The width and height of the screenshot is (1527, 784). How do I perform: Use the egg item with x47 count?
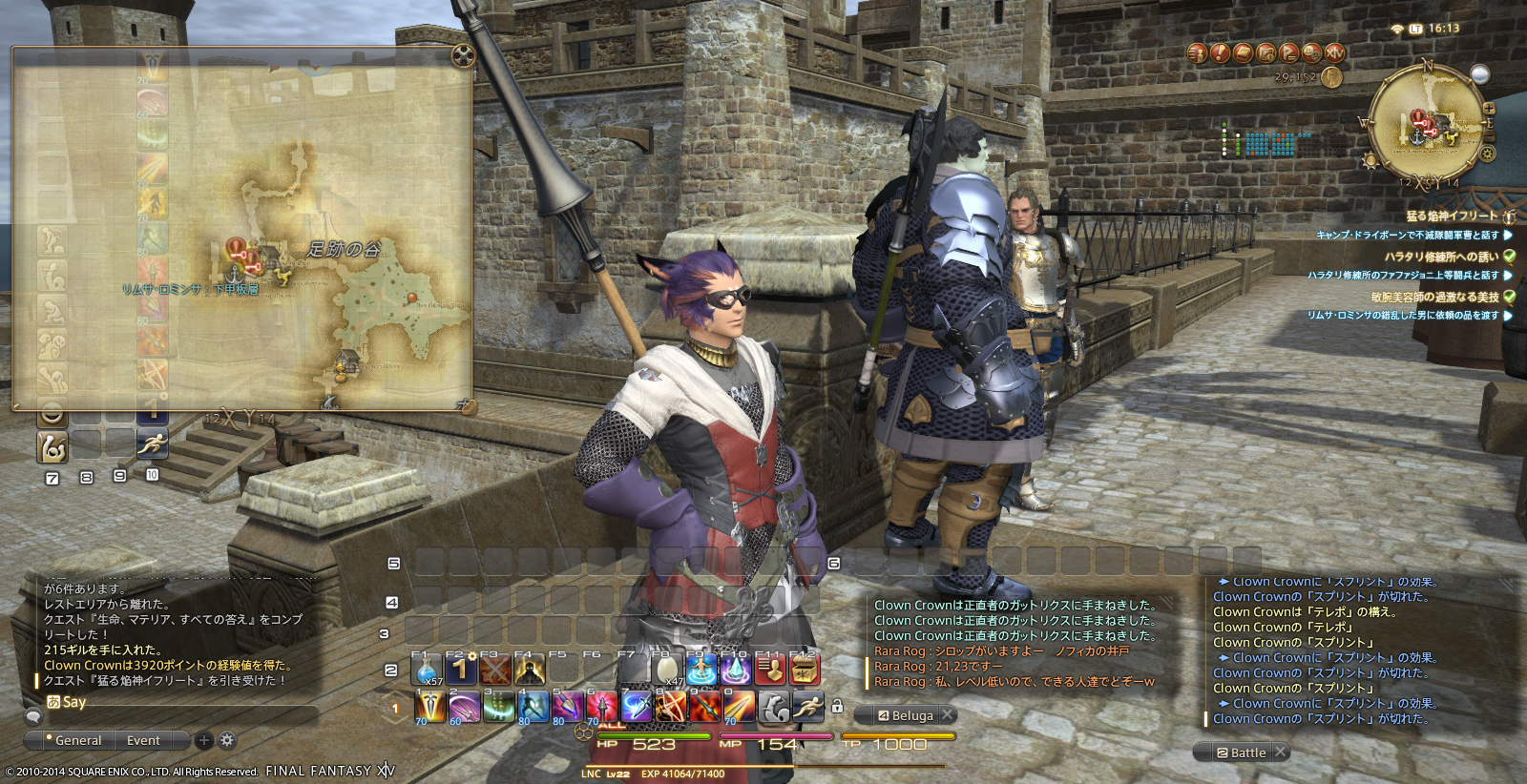[x=667, y=670]
